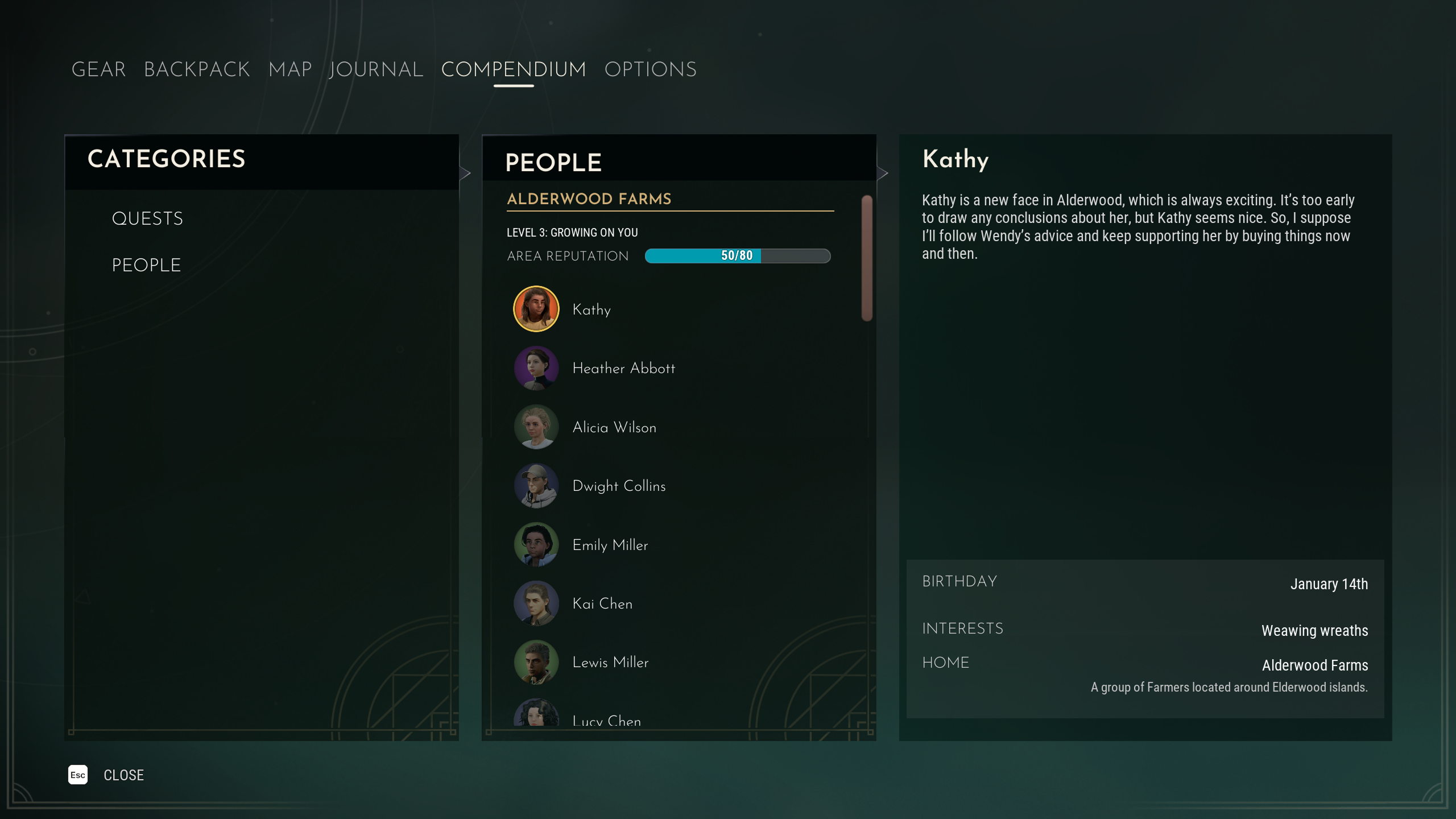Viewport: 1456px width, 819px height.
Task: Select Kai Chen's entry
Action: point(602,603)
